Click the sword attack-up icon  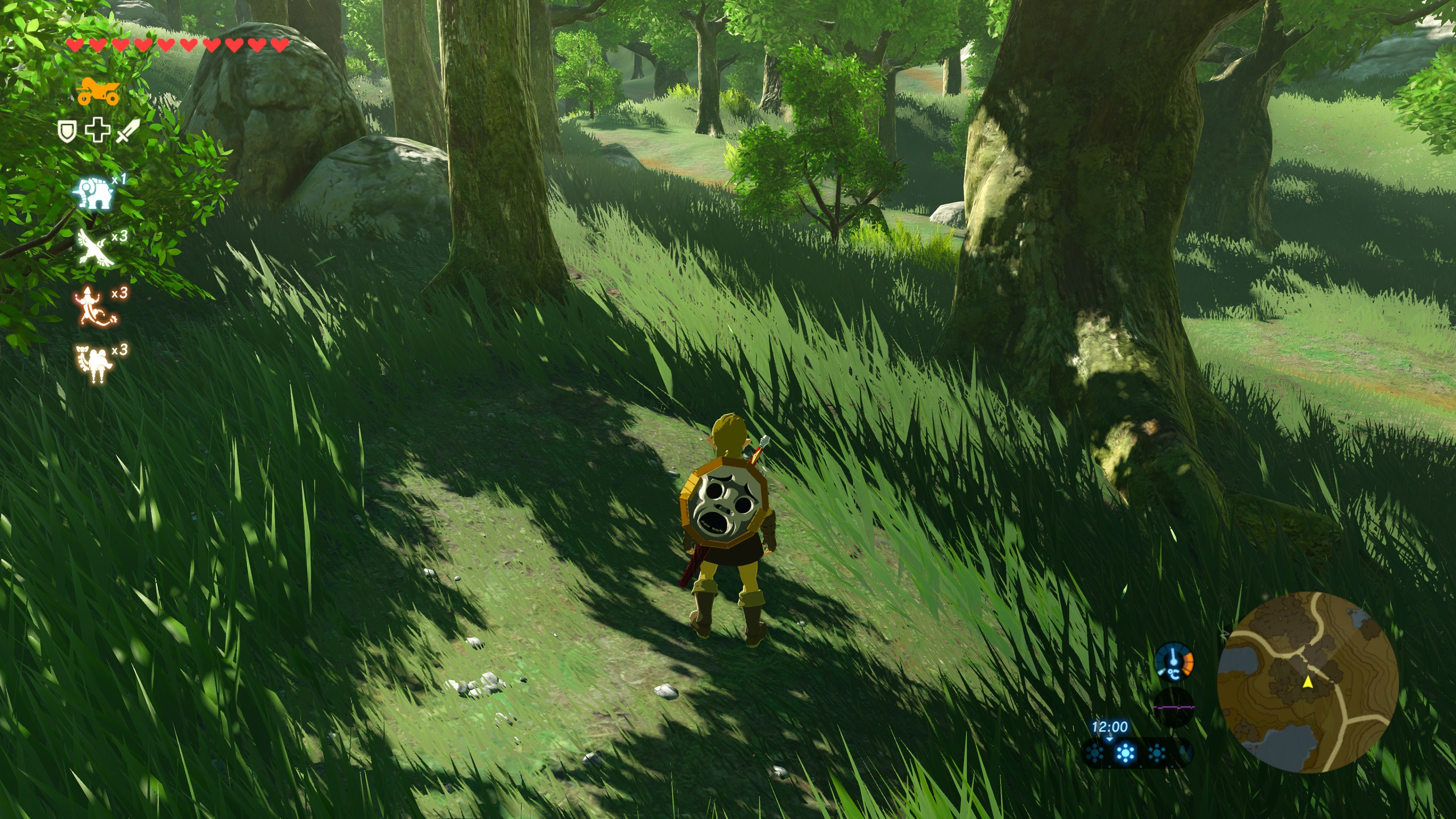coord(127,132)
